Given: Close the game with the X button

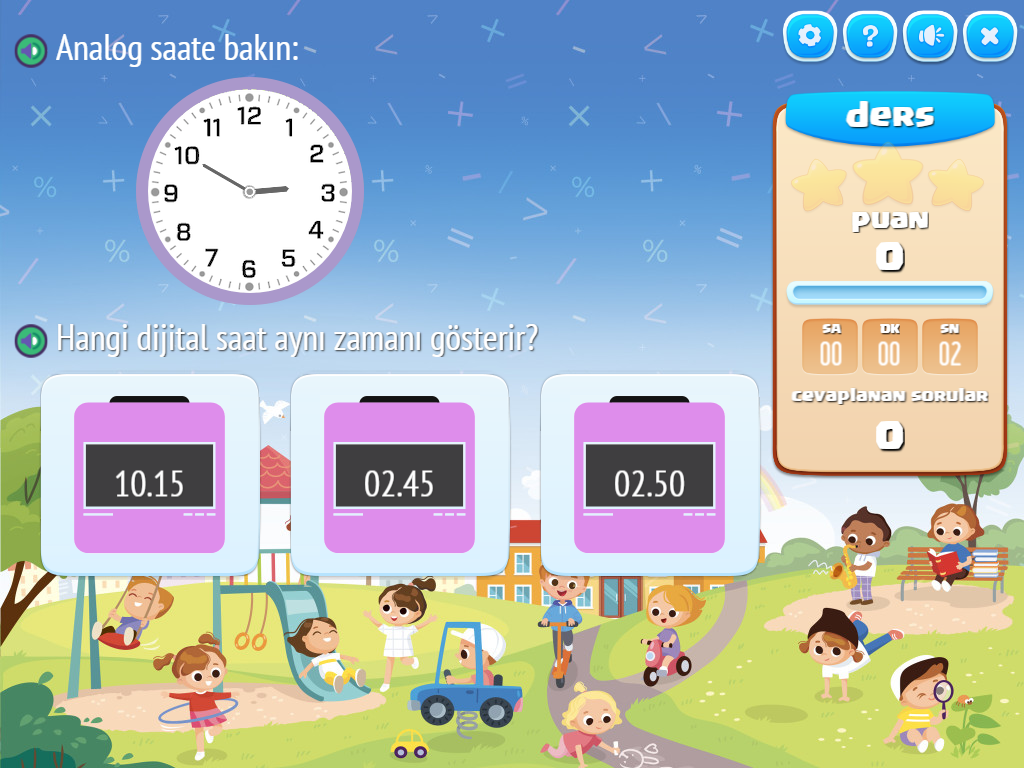Looking at the screenshot, I should (x=990, y=37).
